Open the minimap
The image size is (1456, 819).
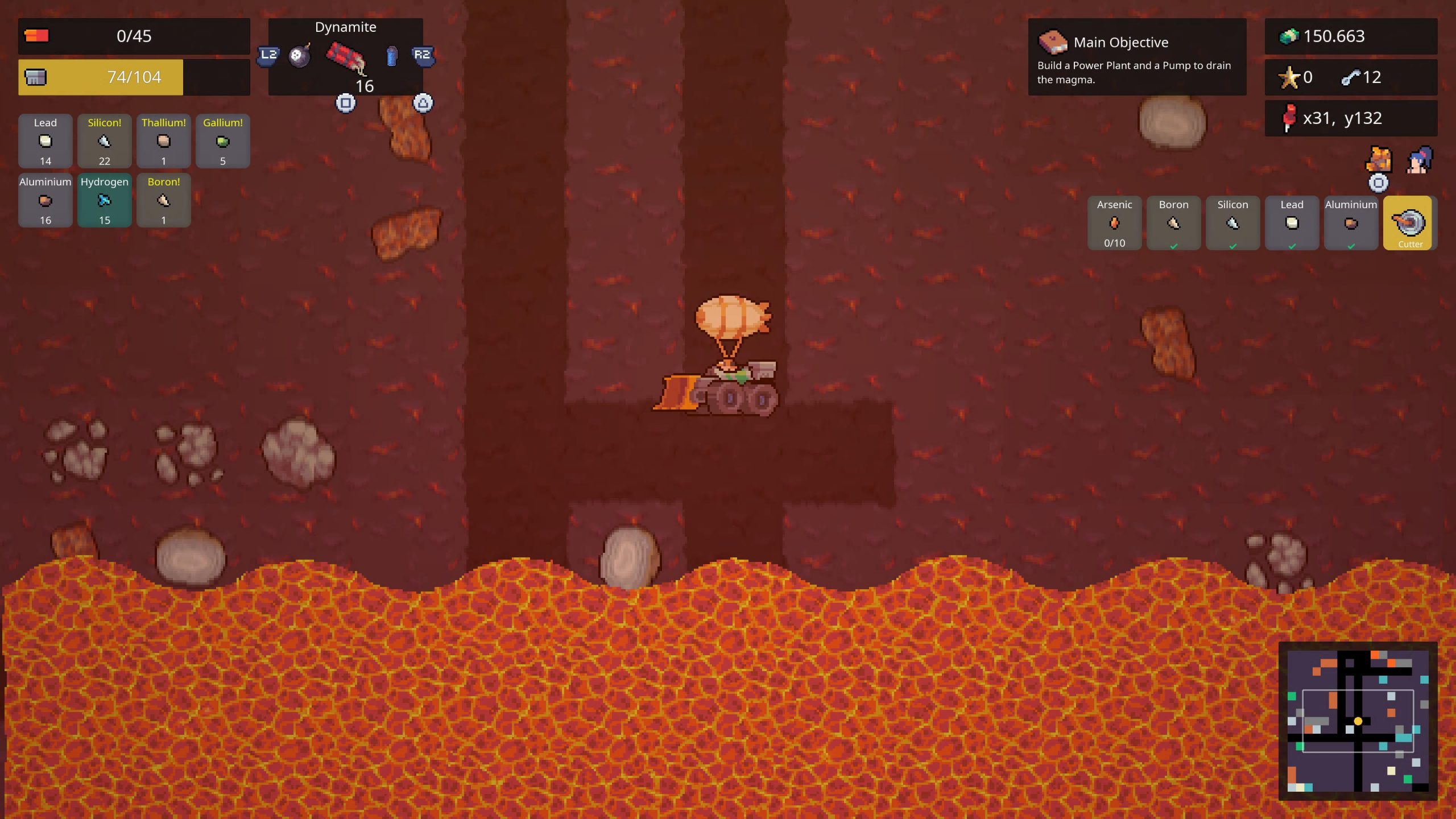[1358, 721]
